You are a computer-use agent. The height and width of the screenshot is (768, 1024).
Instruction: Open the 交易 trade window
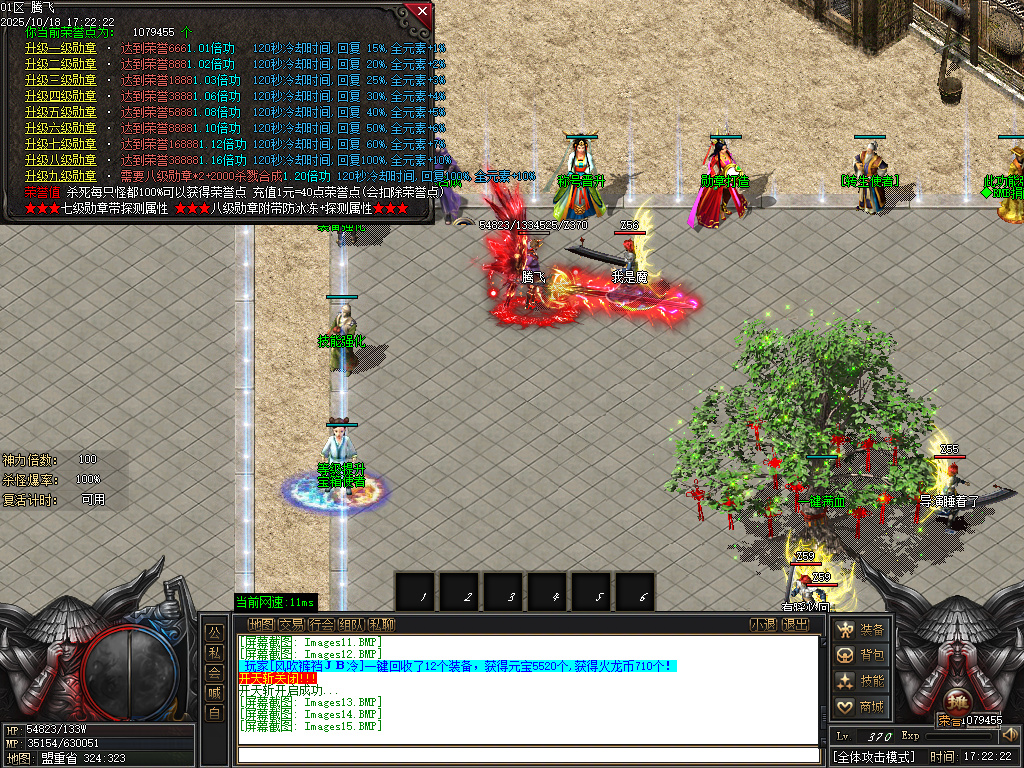point(291,625)
